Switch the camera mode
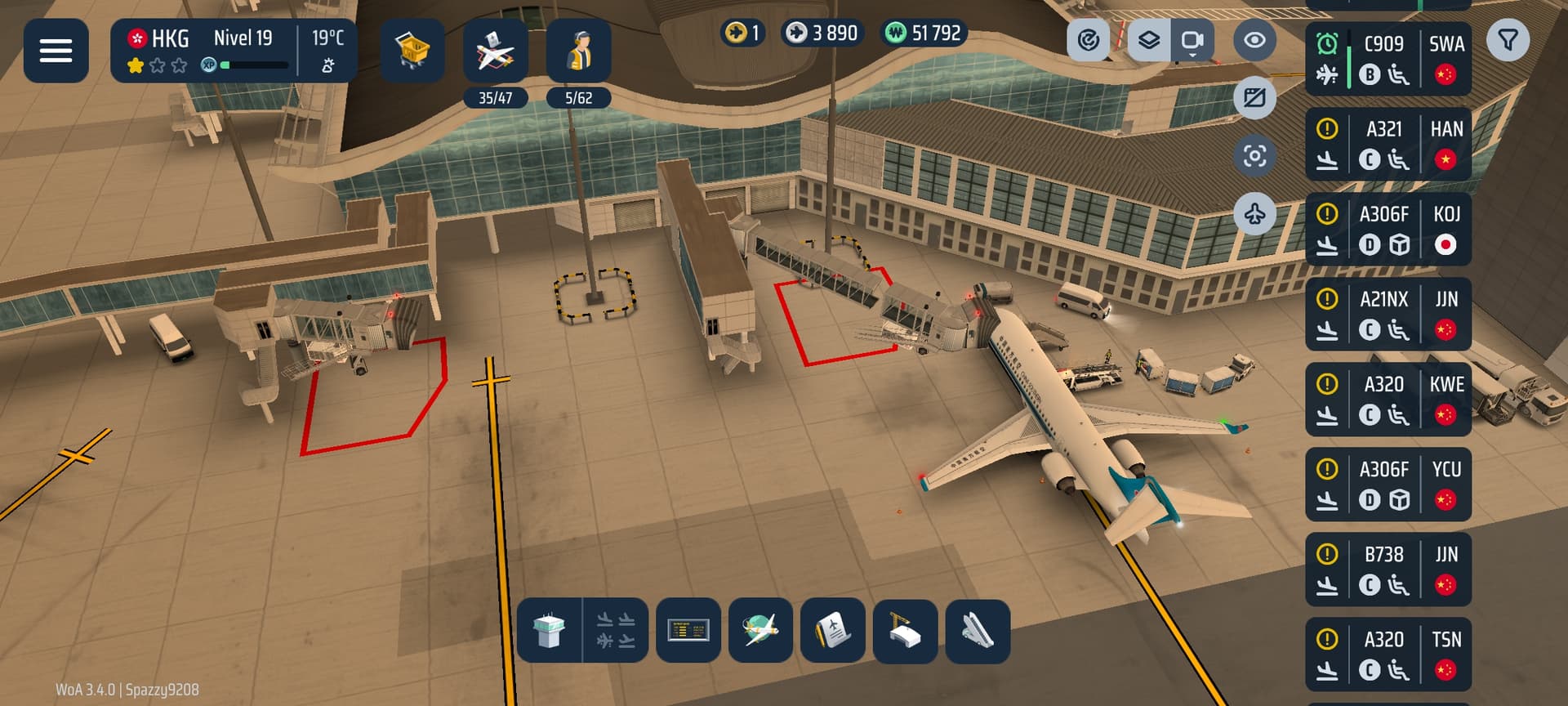The height and width of the screenshot is (706, 1568). [1192, 40]
